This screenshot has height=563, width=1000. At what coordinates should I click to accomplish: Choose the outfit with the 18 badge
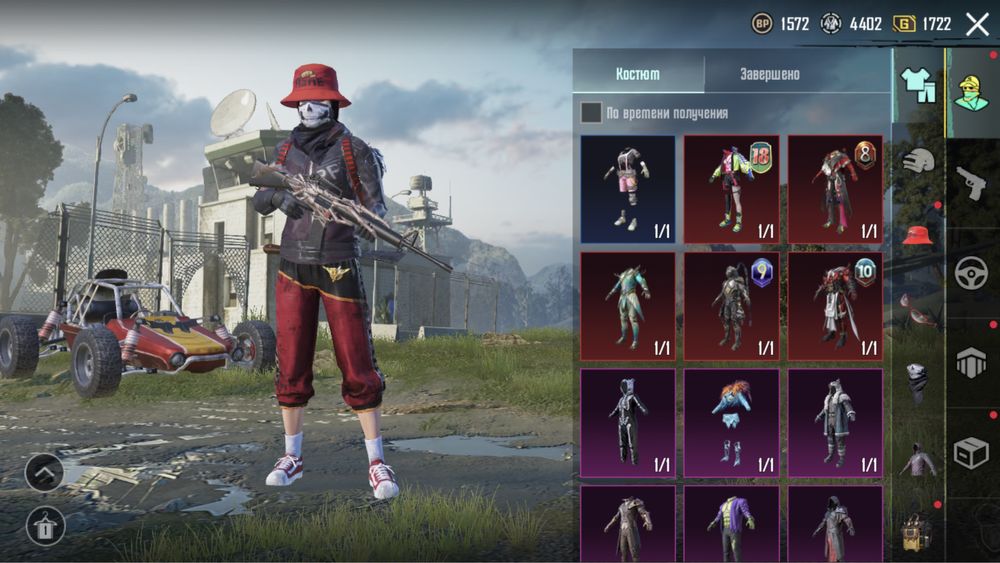[731, 190]
